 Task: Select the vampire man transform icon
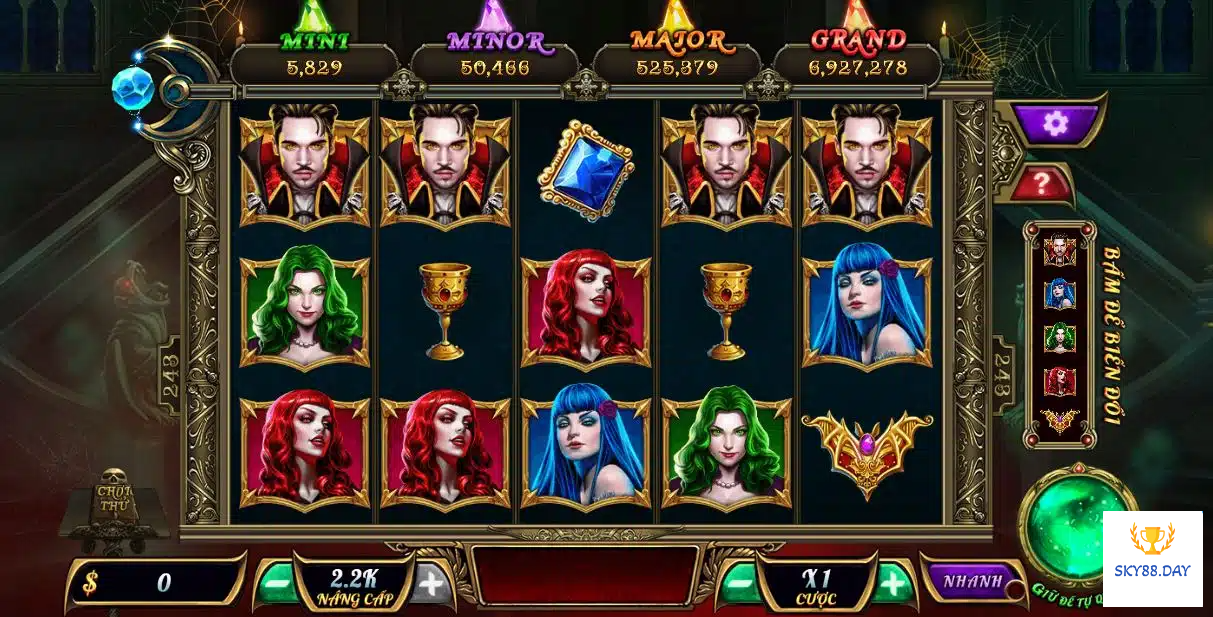point(1059,250)
